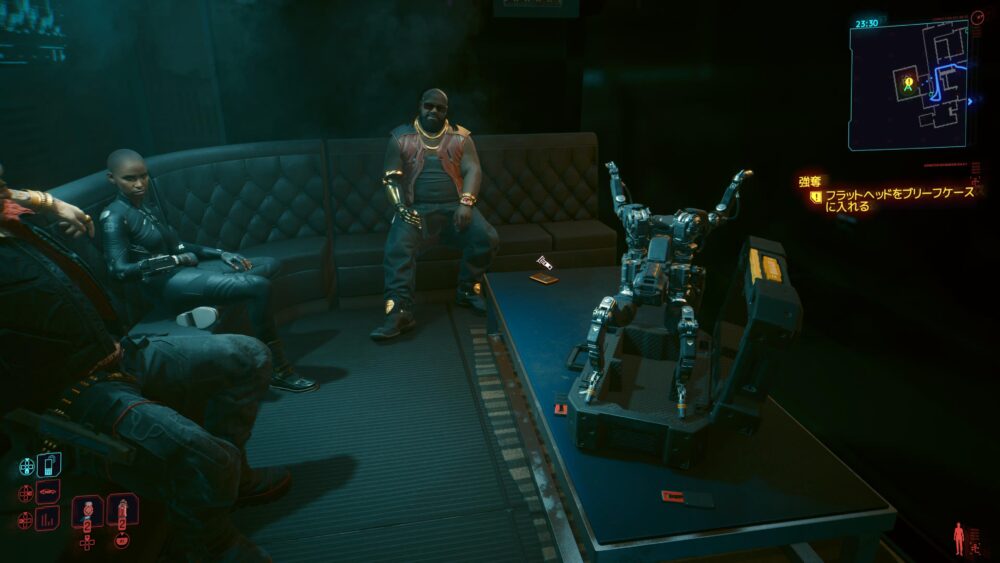
Task: Click the bar-graph icon below the car
Action: tap(47, 518)
